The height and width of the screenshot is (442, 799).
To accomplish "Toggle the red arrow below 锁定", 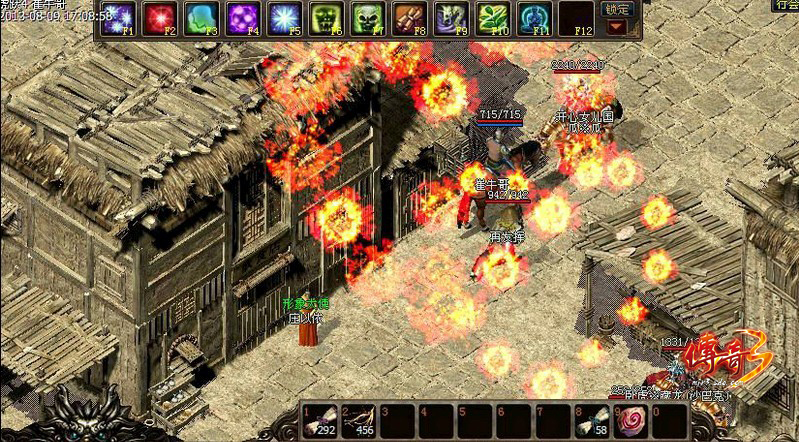I will pos(617,27).
